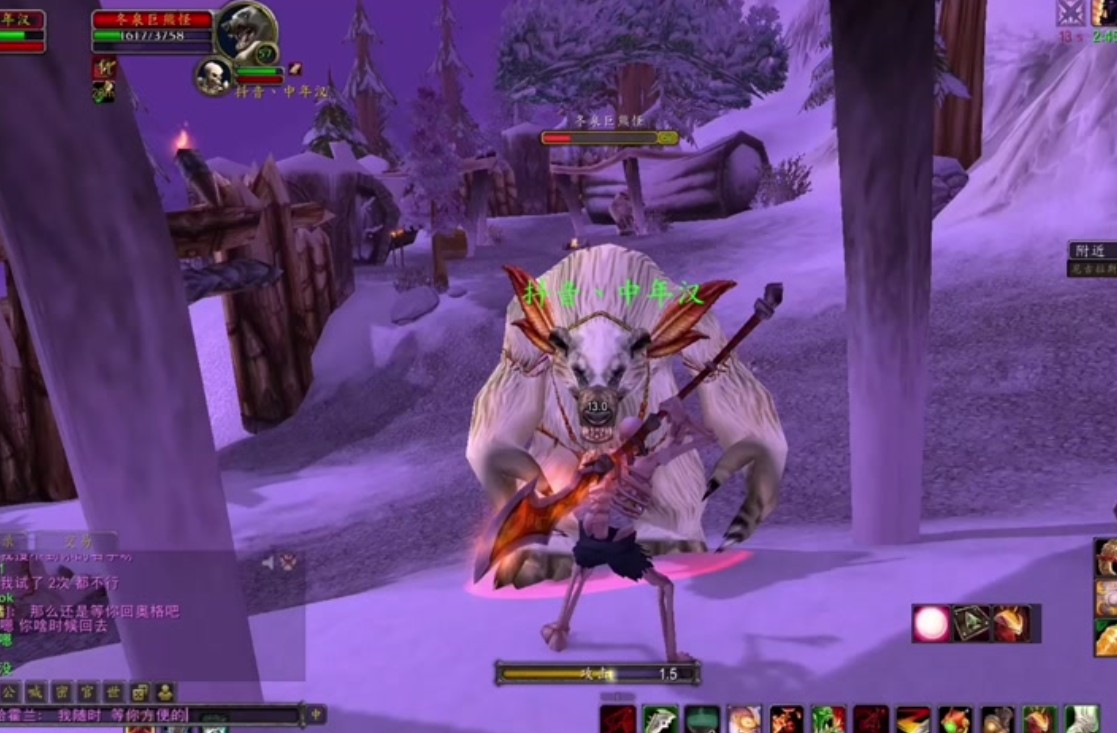
Task: Click the top debuff icon under target frame
Action: [x=103, y=68]
